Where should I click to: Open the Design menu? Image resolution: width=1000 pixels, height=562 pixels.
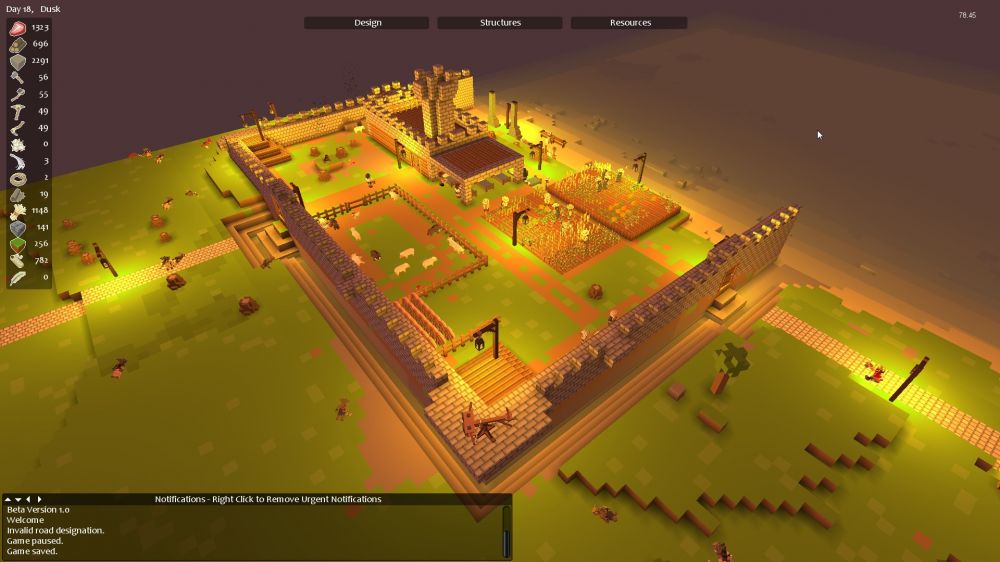pyautogui.click(x=367, y=23)
